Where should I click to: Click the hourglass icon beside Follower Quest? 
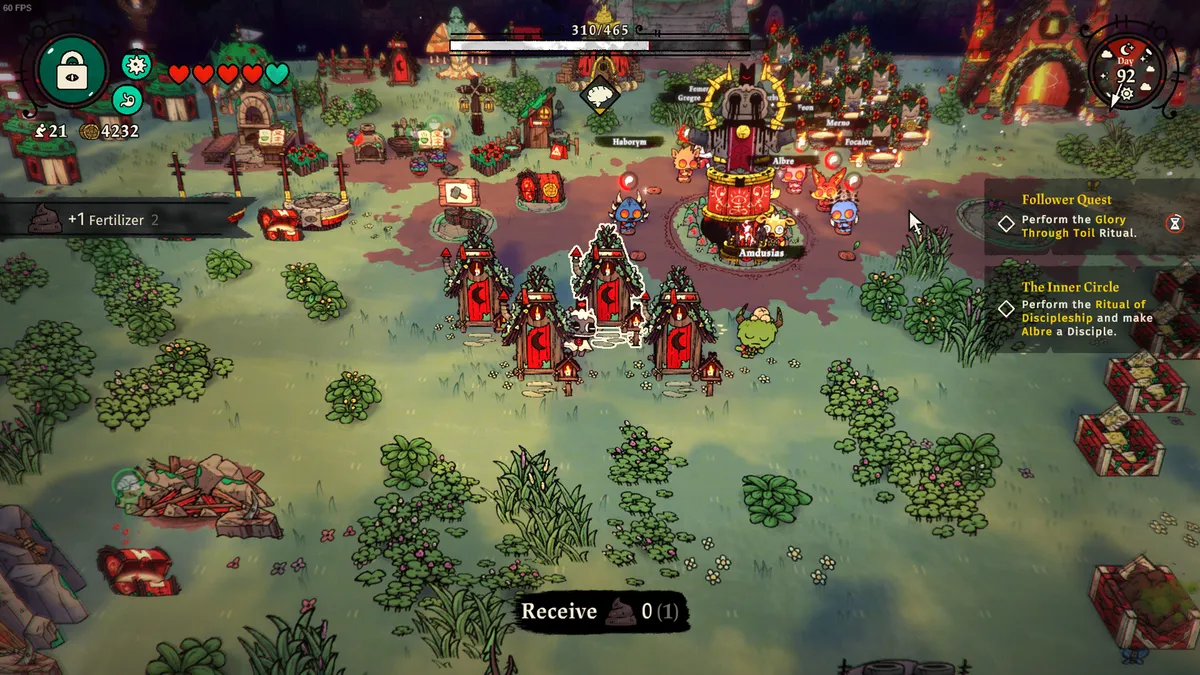(x=1173, y=224)
